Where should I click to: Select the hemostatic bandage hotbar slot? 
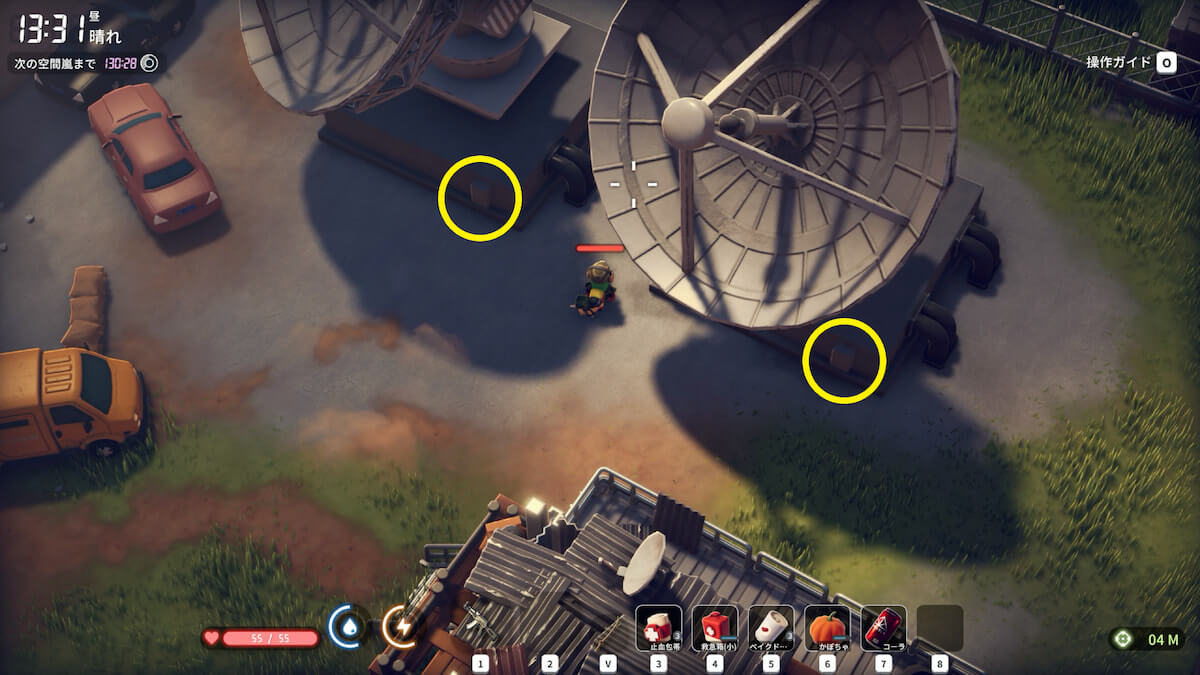(659, 628)
